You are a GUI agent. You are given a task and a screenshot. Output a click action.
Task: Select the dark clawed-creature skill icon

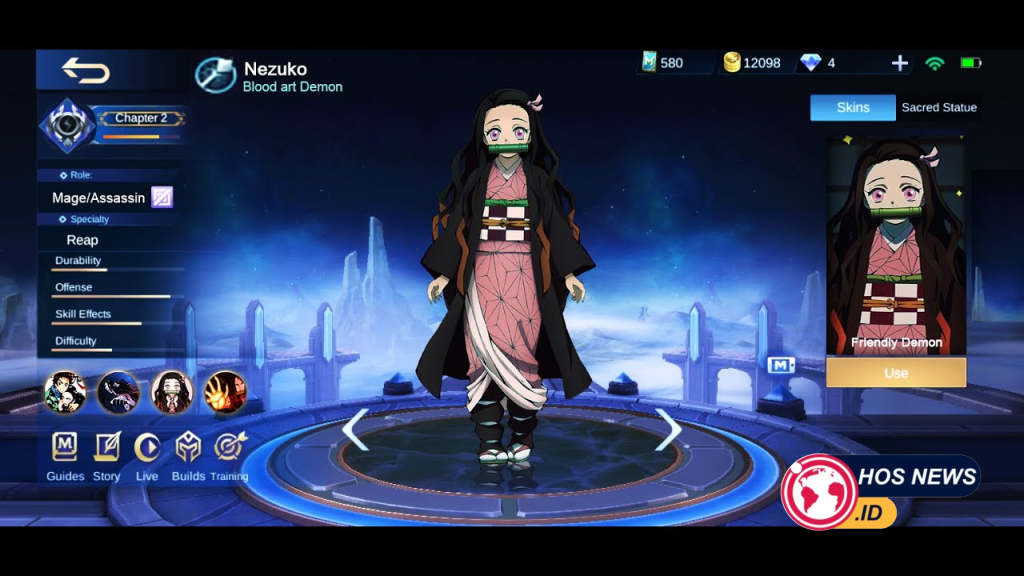point(118,392)
